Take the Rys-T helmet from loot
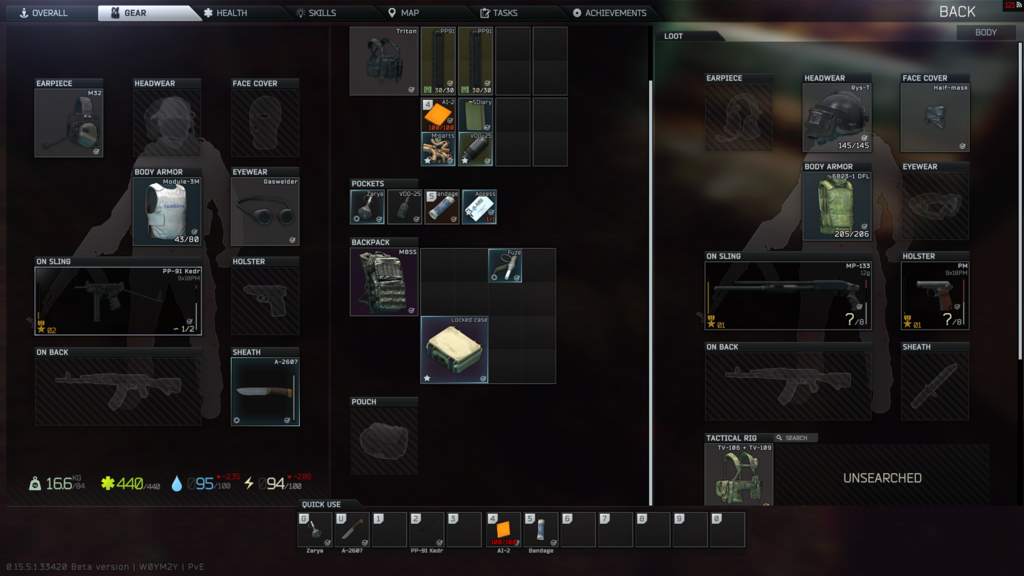The image size is (1024, 576). 836,117
